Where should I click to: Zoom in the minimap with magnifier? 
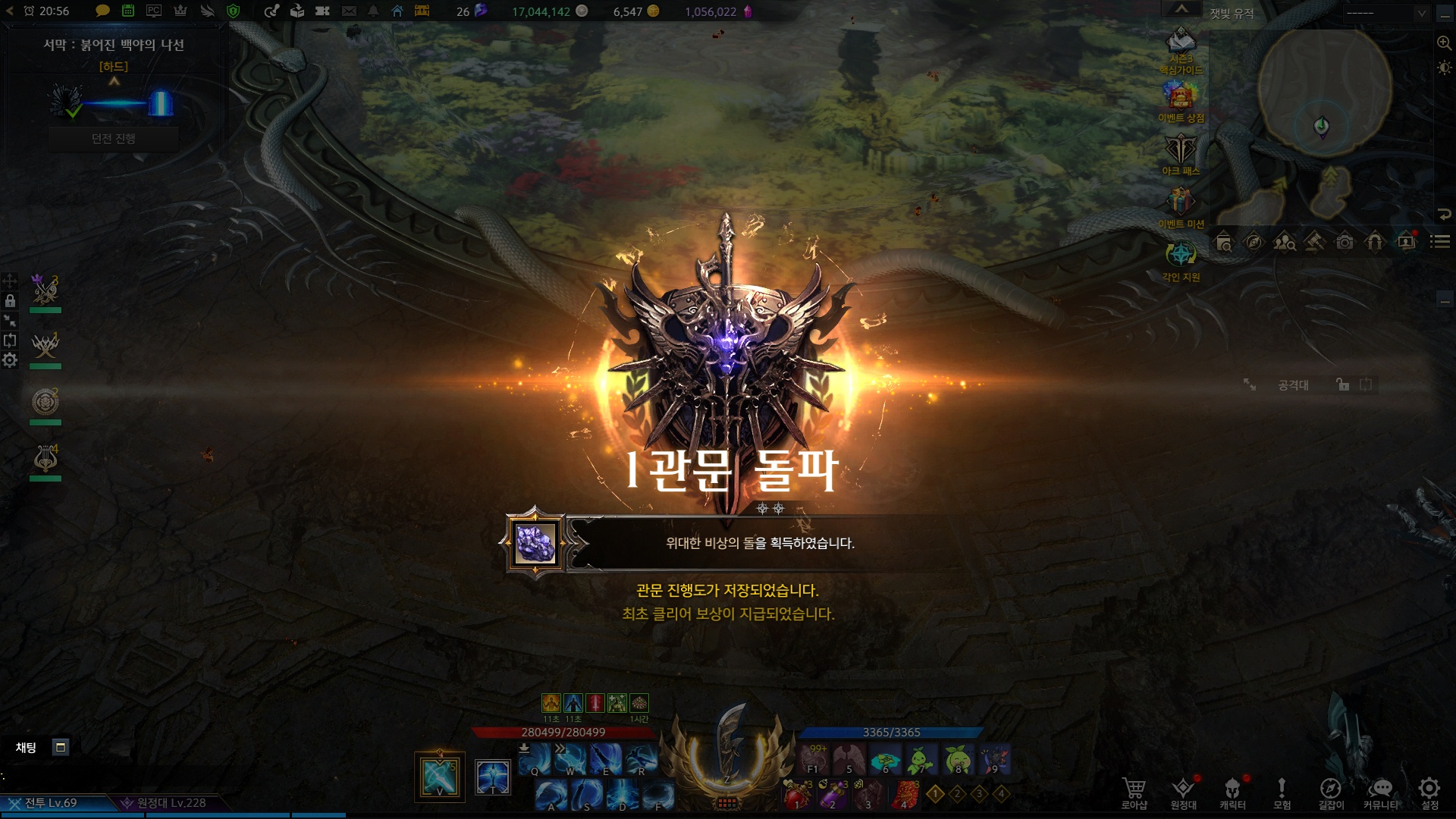point(1444,43)
